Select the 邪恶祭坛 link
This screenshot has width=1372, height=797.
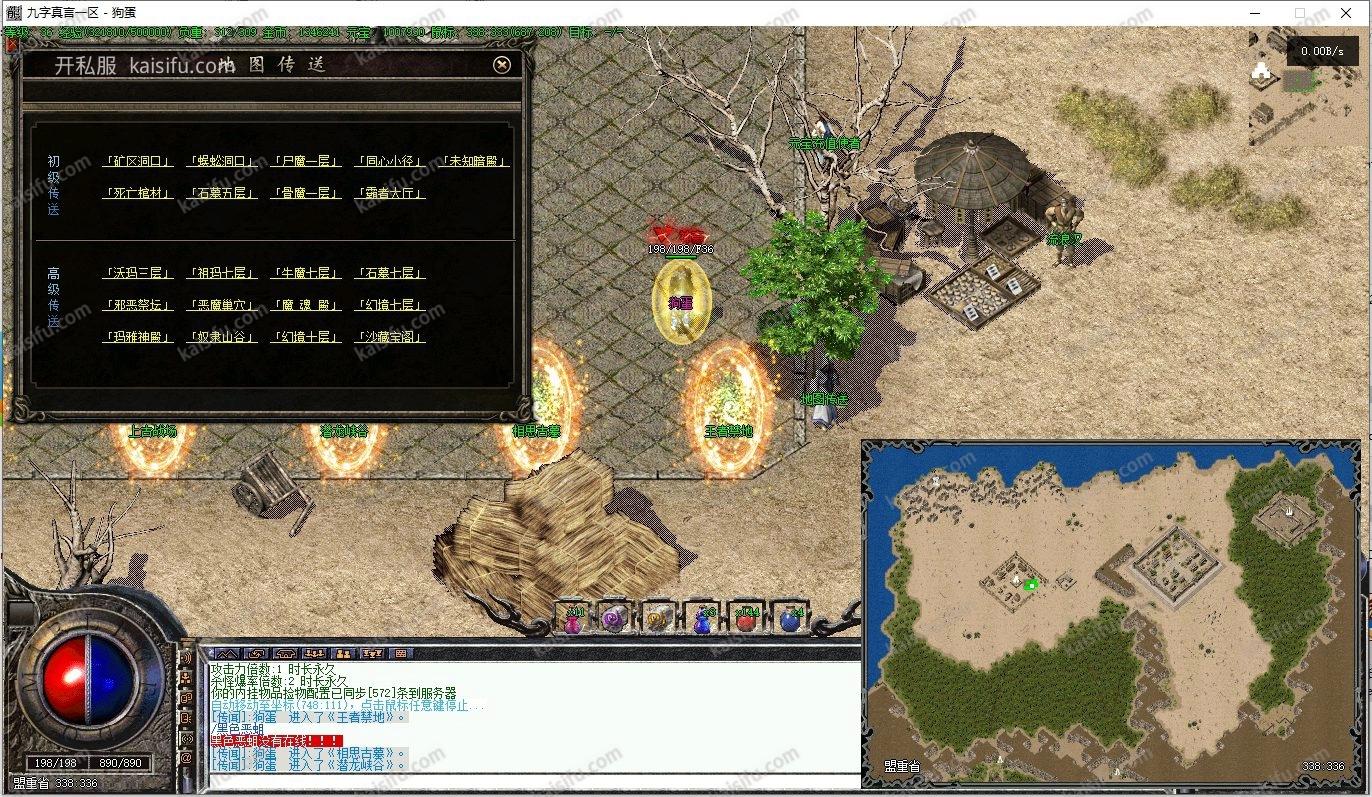[138, 305]
